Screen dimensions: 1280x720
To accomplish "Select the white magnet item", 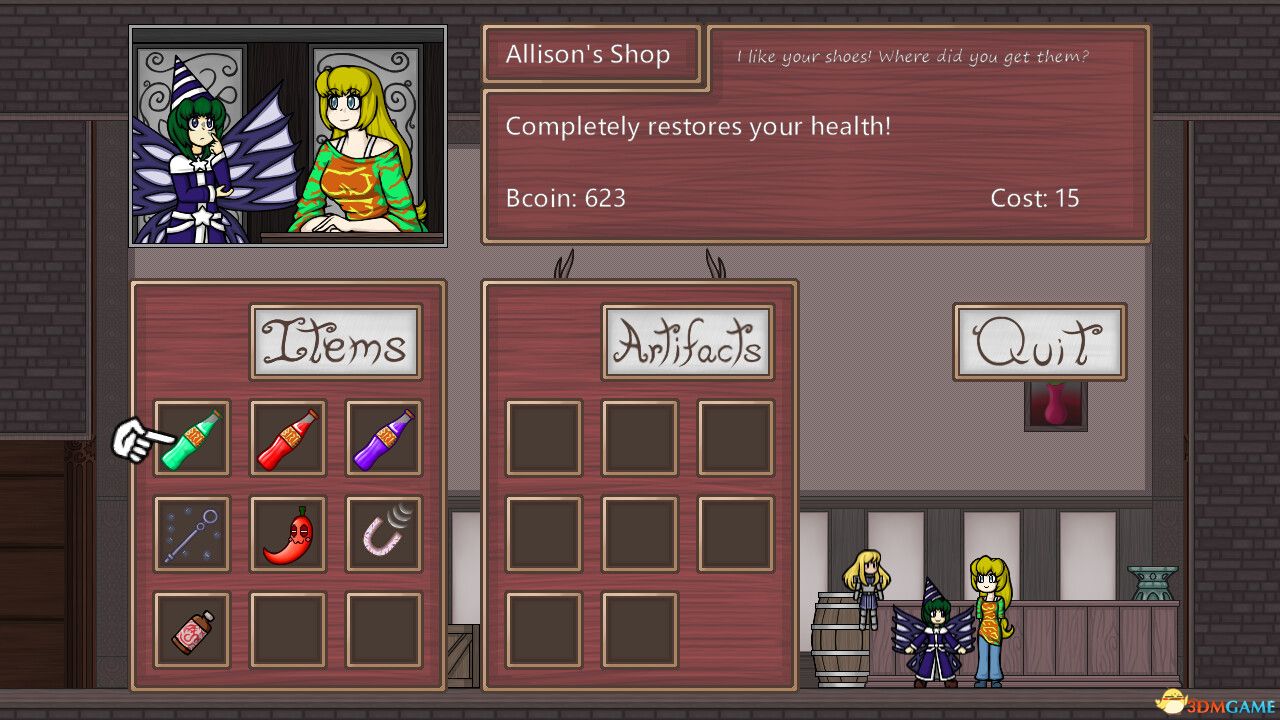I will (x=384, y=533).
